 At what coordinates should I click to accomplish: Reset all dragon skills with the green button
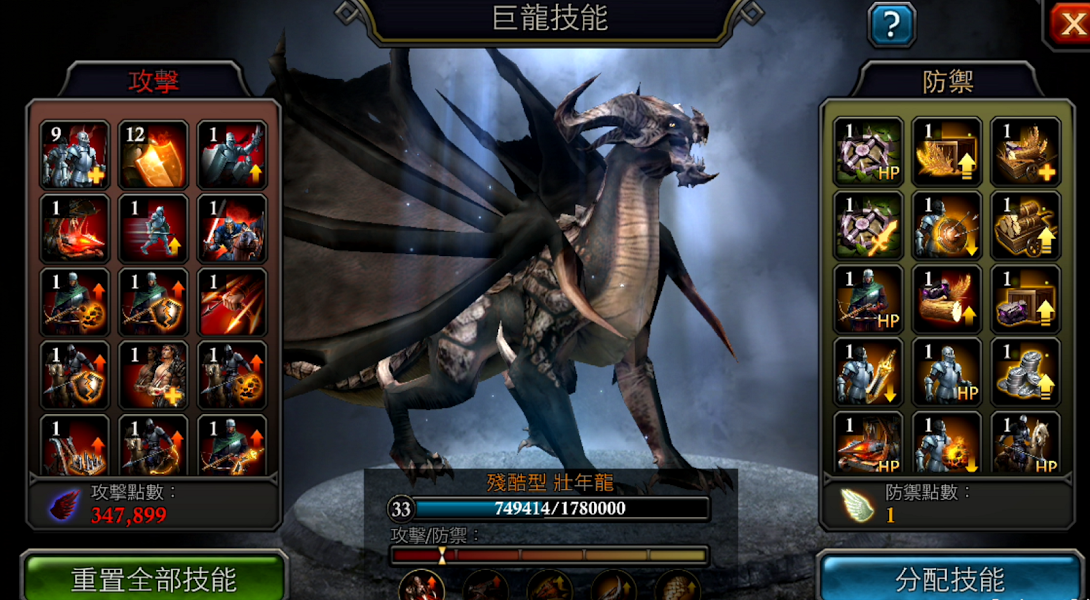click(x=153, y=578)
